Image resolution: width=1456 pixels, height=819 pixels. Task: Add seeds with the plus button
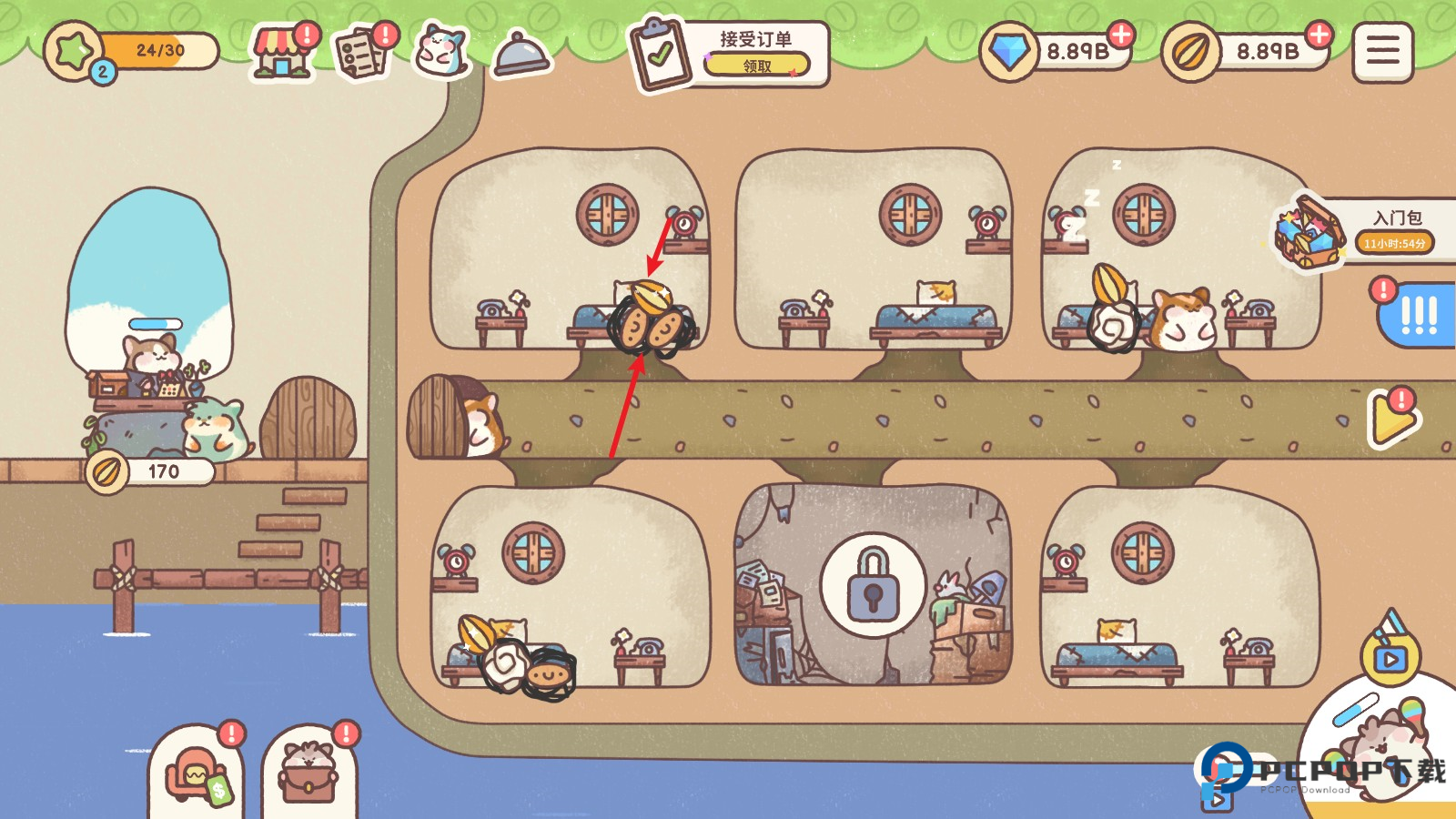click(1319, 35)
